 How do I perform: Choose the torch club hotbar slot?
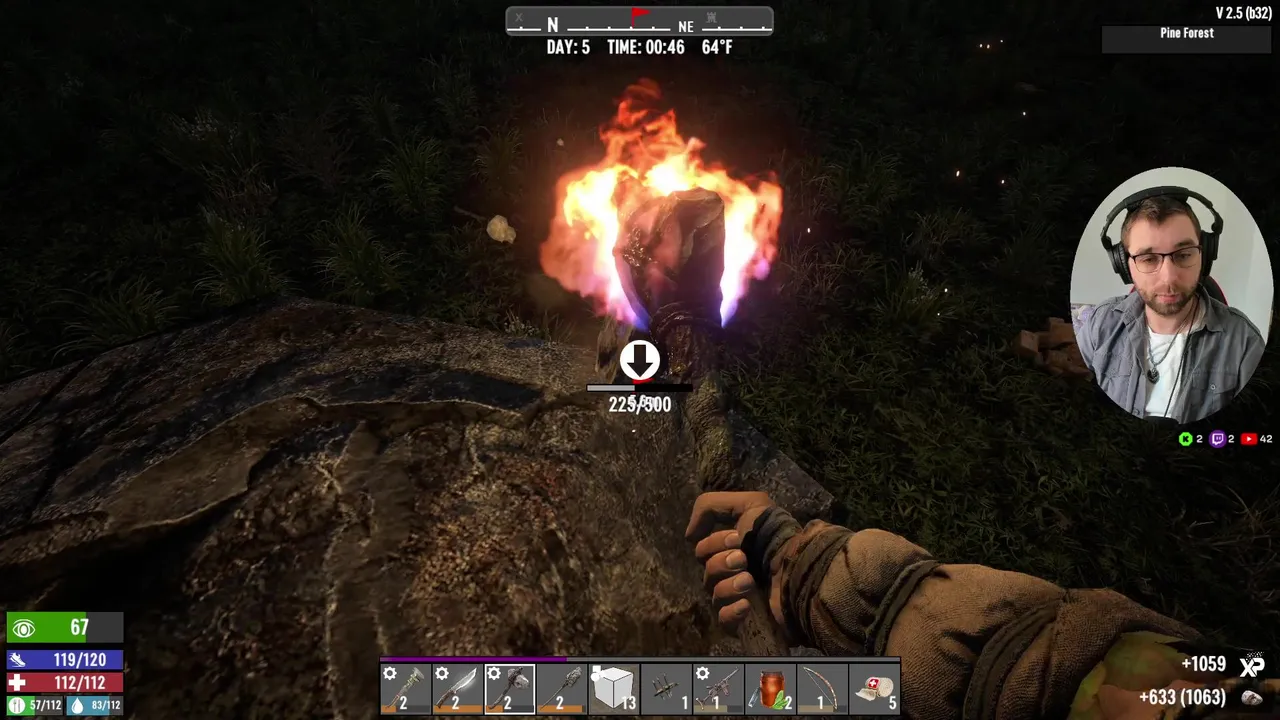562,688
